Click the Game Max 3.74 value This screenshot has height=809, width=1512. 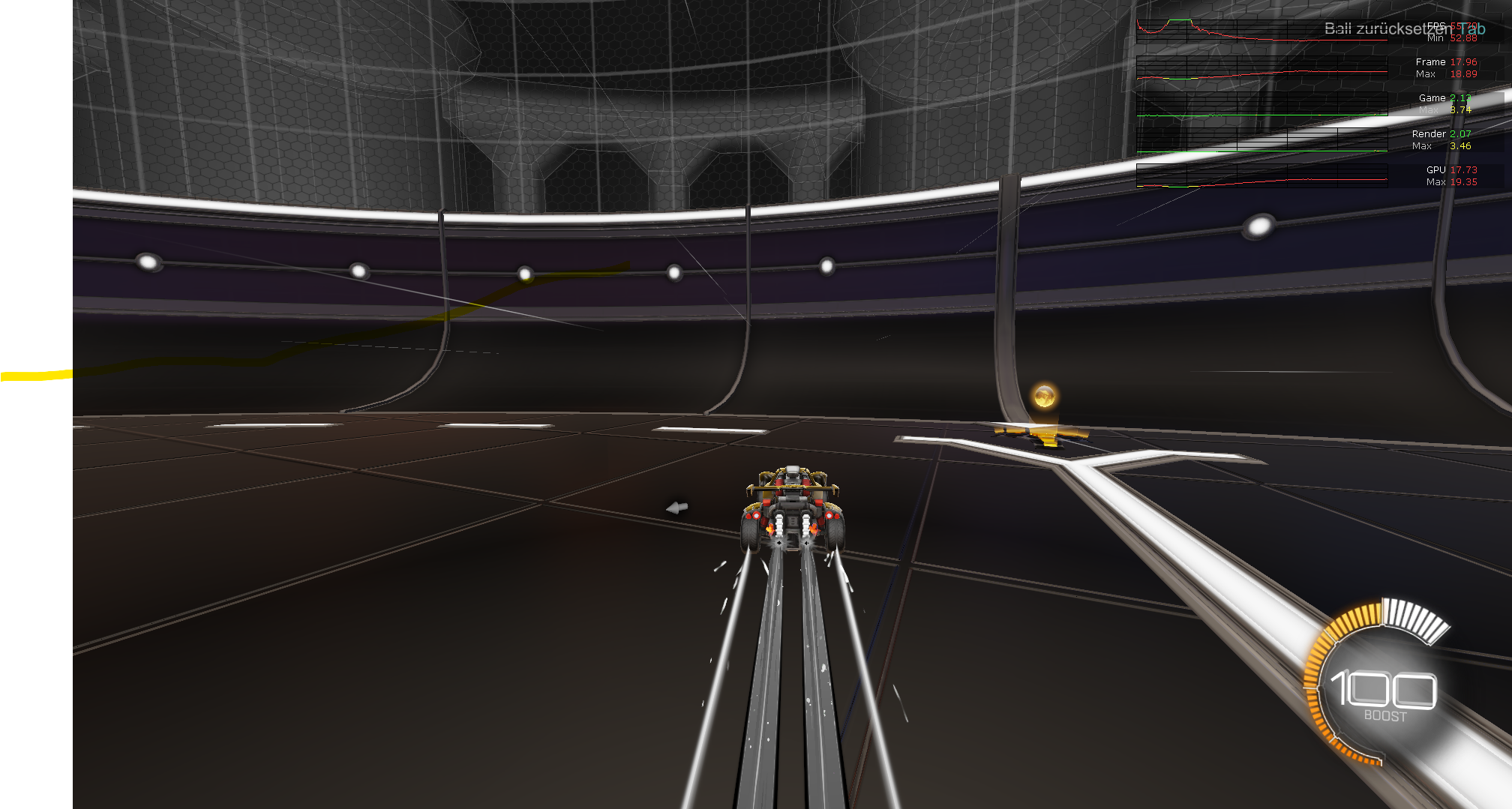coord(1460,110)
